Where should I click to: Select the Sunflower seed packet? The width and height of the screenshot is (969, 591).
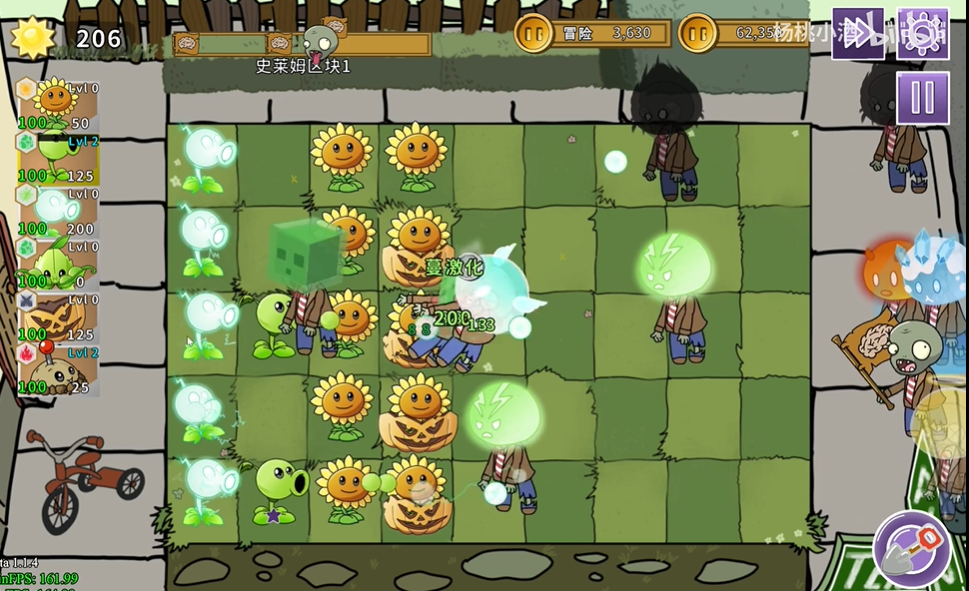pos(58,104)
